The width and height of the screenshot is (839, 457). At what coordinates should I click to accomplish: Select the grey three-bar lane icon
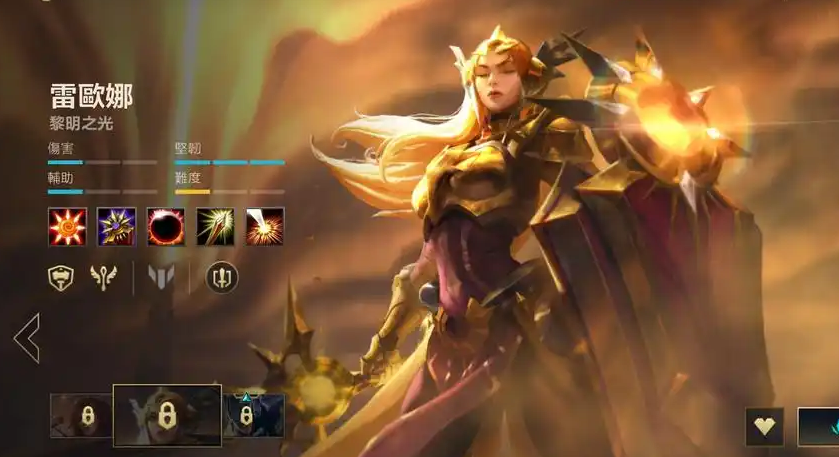(161, 278)
